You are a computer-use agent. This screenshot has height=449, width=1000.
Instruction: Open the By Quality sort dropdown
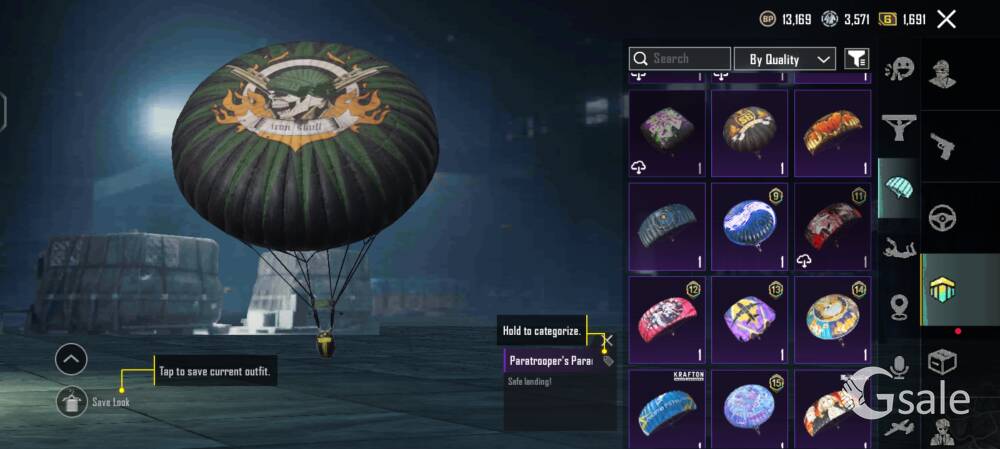[785, 59]
